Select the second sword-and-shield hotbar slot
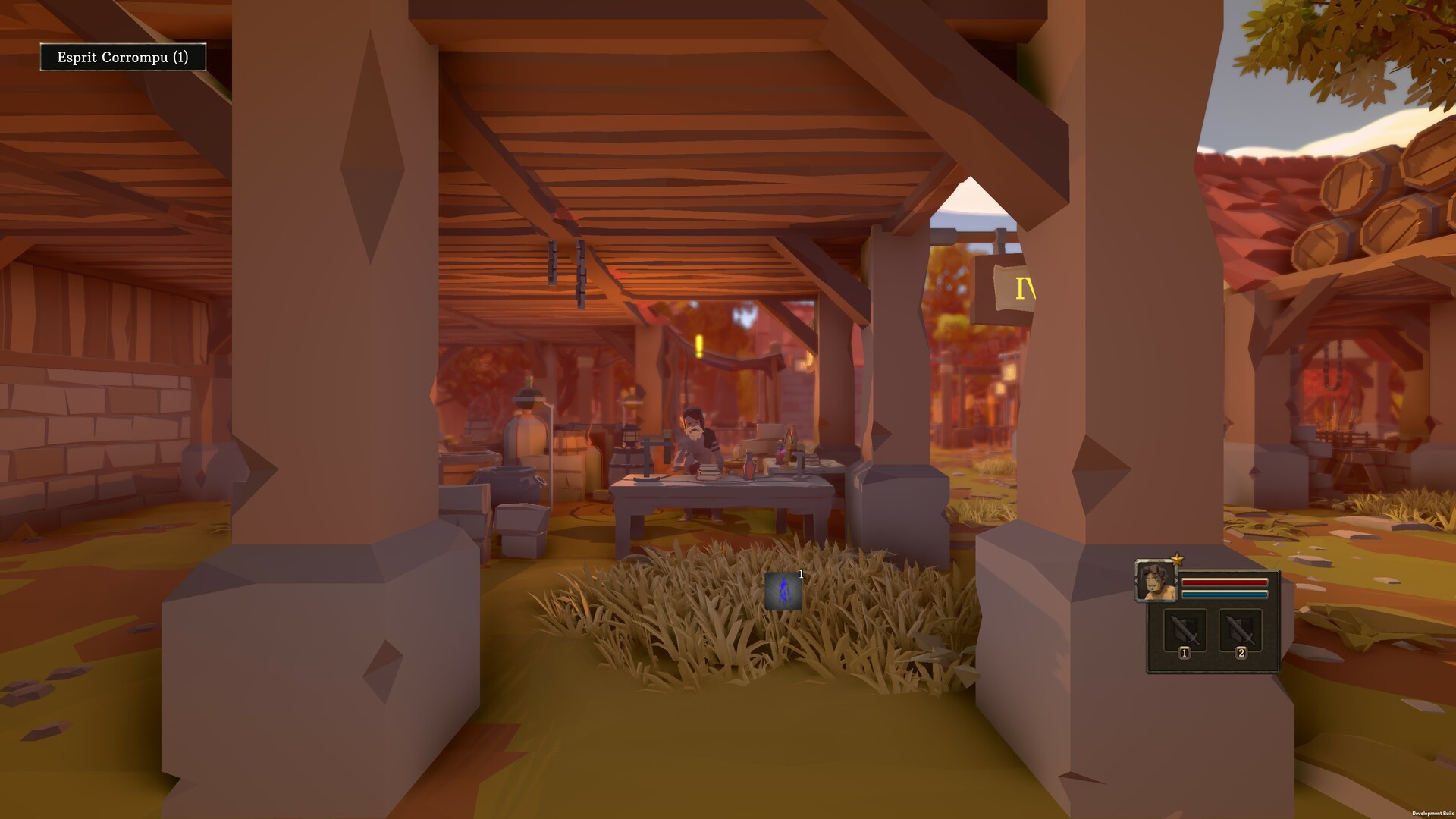This screenshot has width=1456, height=819. [x=1241, y=629]
